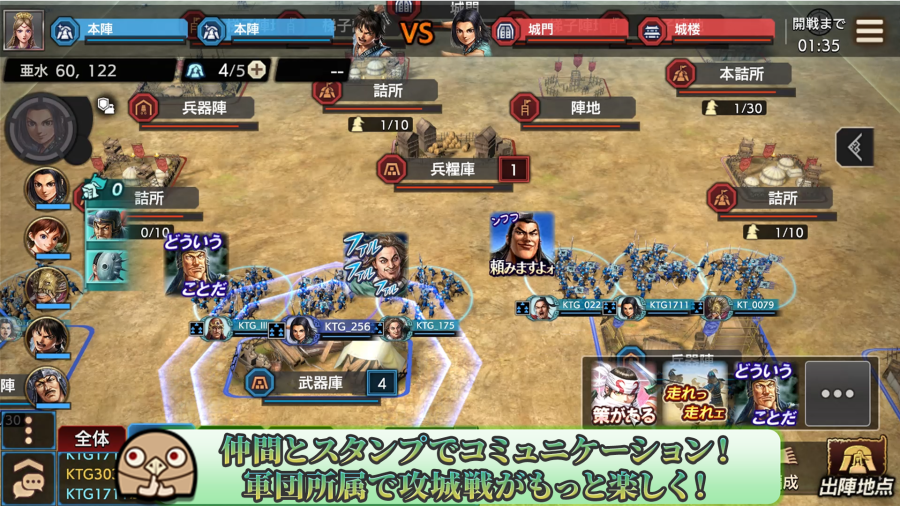Expand the side panel arrow
Image resolution: width=900 pixels, height=506 pixels.
855,147
